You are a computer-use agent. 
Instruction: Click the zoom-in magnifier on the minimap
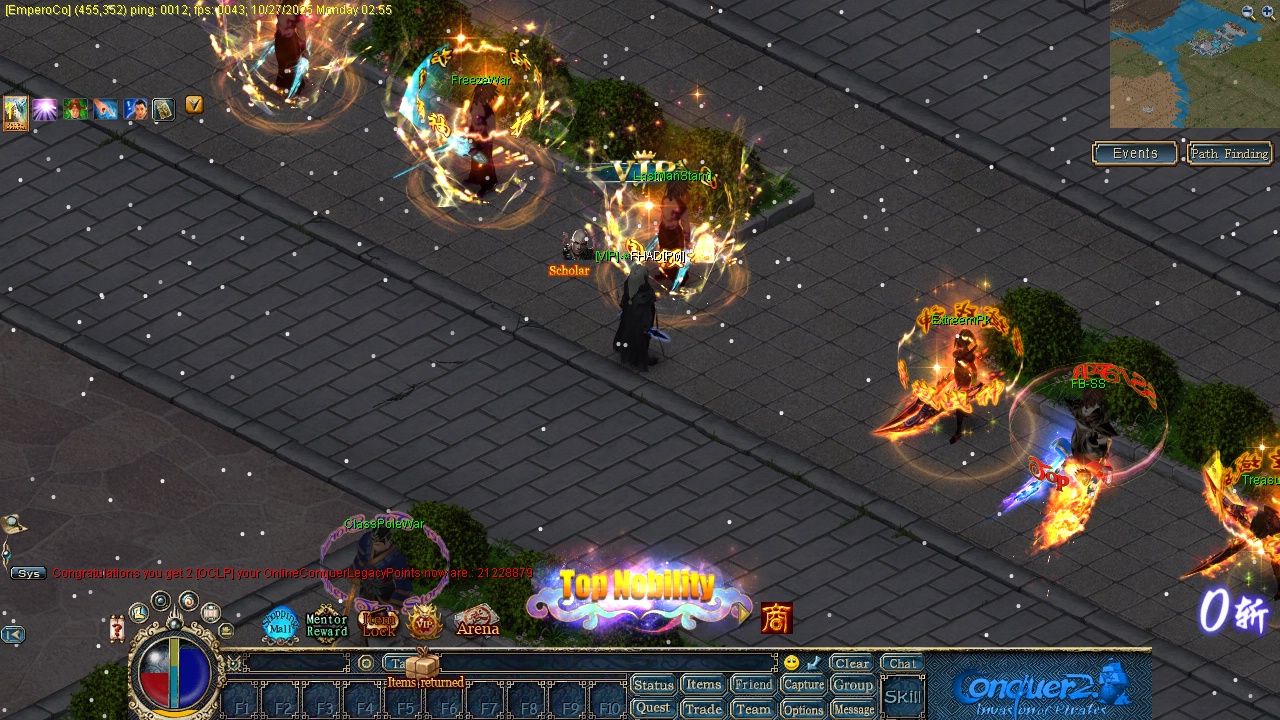coord(1267,11)
